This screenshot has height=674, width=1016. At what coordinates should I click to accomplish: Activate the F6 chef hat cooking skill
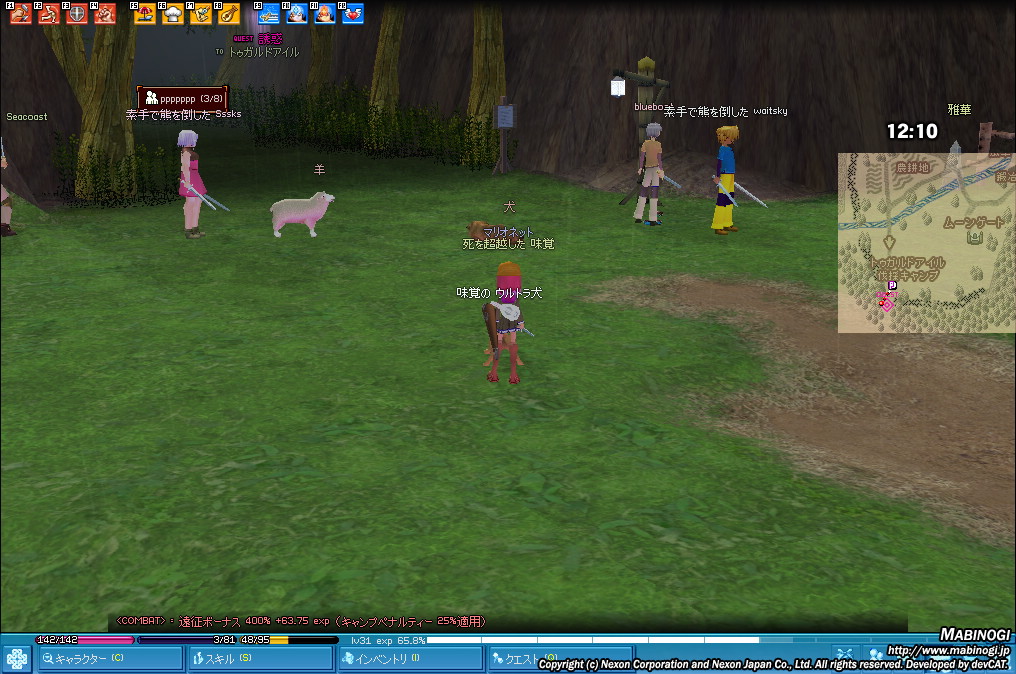(172, 14)
